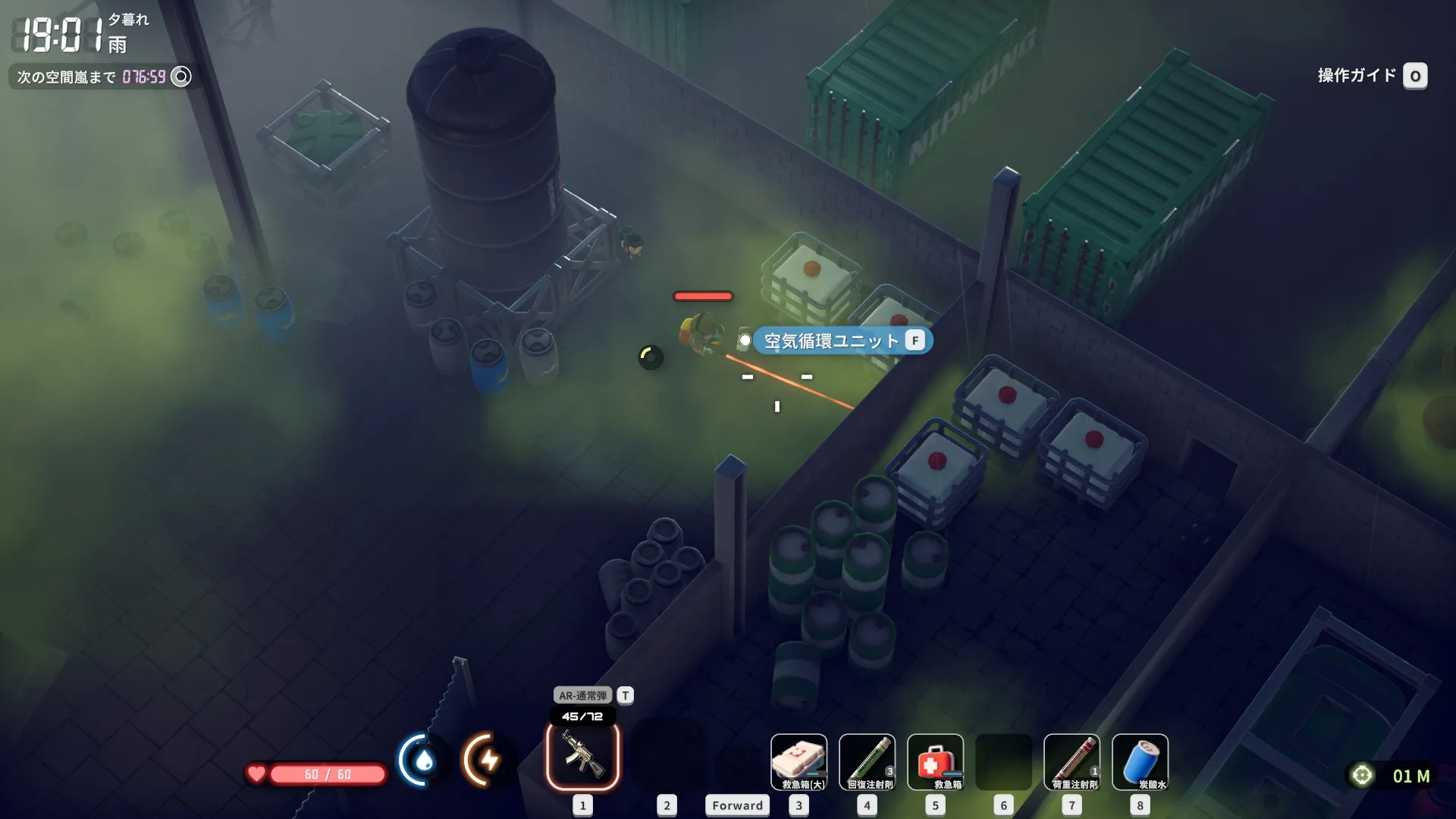Image resolution: width=1456 pixels, height=819 pixels.
Task: Select the recovery injector (回復注射剤) slot
Action: [x=867, y=762]
